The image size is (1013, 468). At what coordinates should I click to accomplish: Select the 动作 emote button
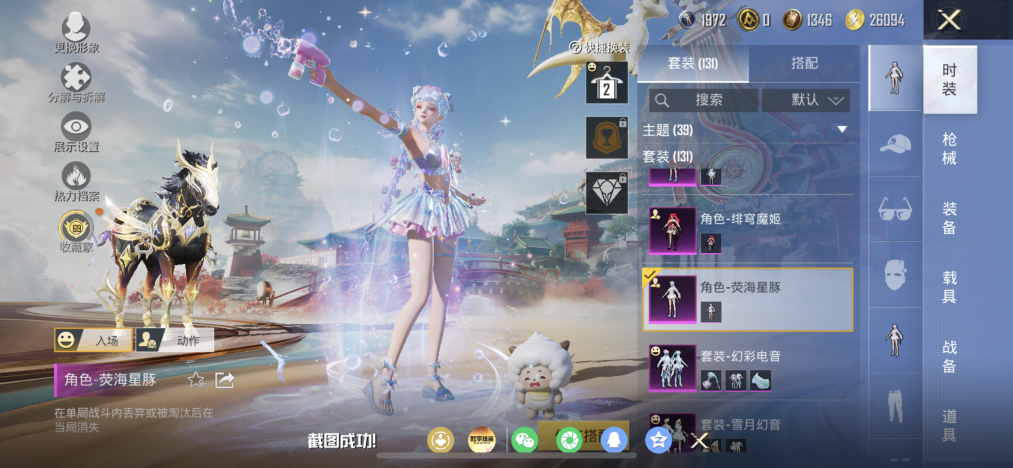pos(175,340)
